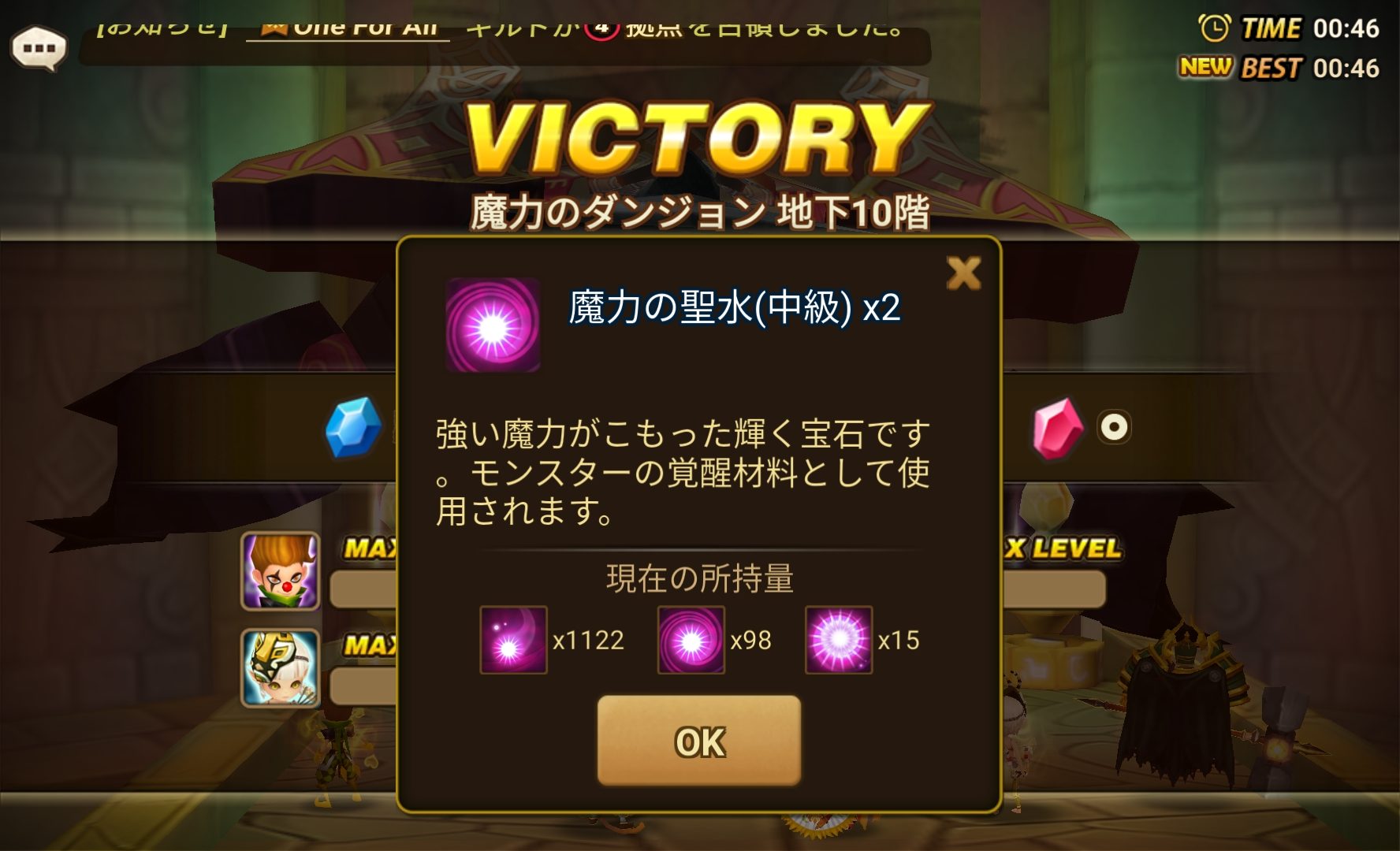Select the blue mana crystal reward icon
This screenshot has height=851, width=1400.
tap(354, 427)
